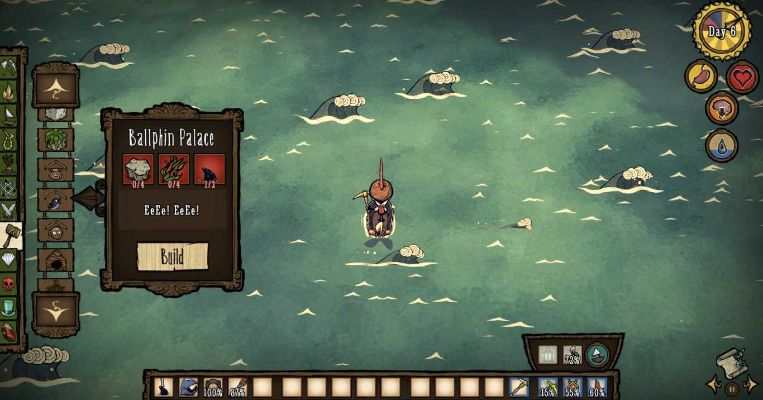Select the hammer crafting tab

[11, 236]
